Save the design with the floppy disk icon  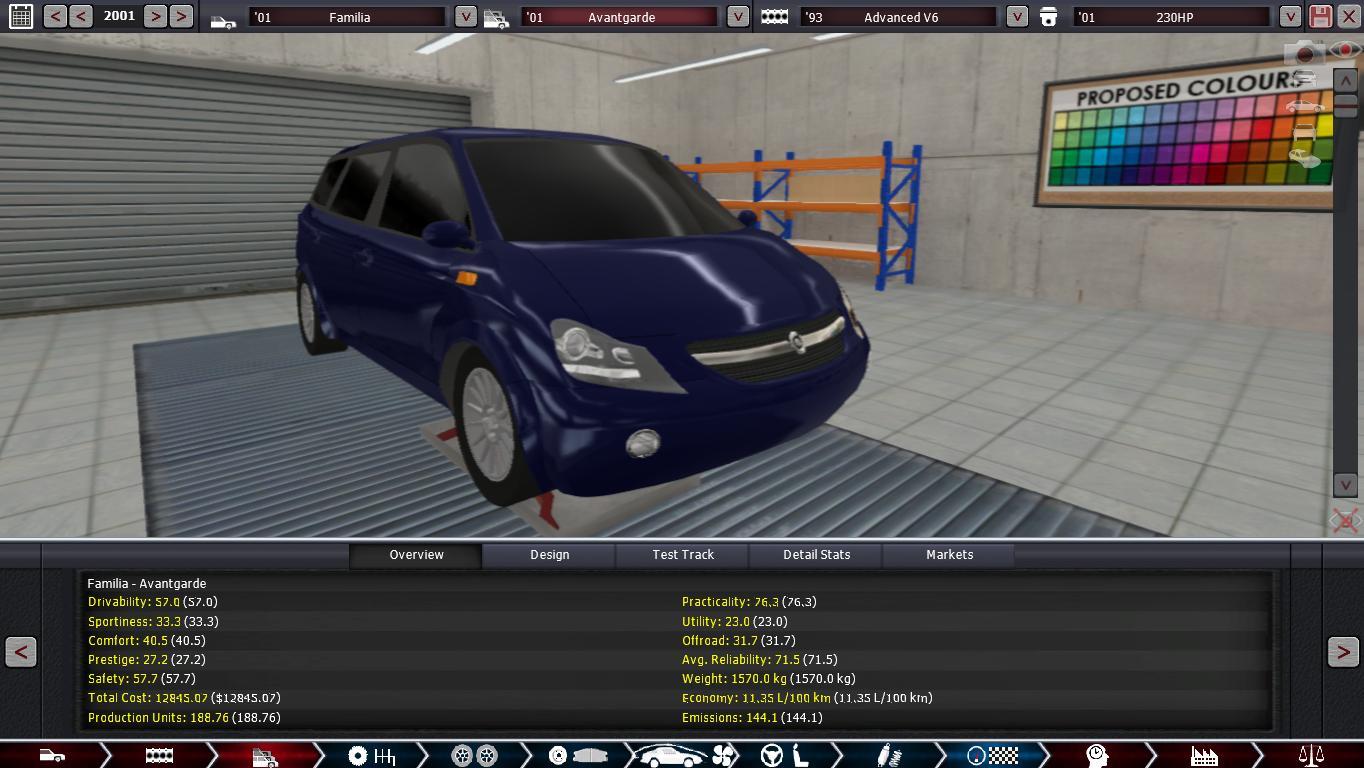pyautogui.click(x=1320, y=16)
